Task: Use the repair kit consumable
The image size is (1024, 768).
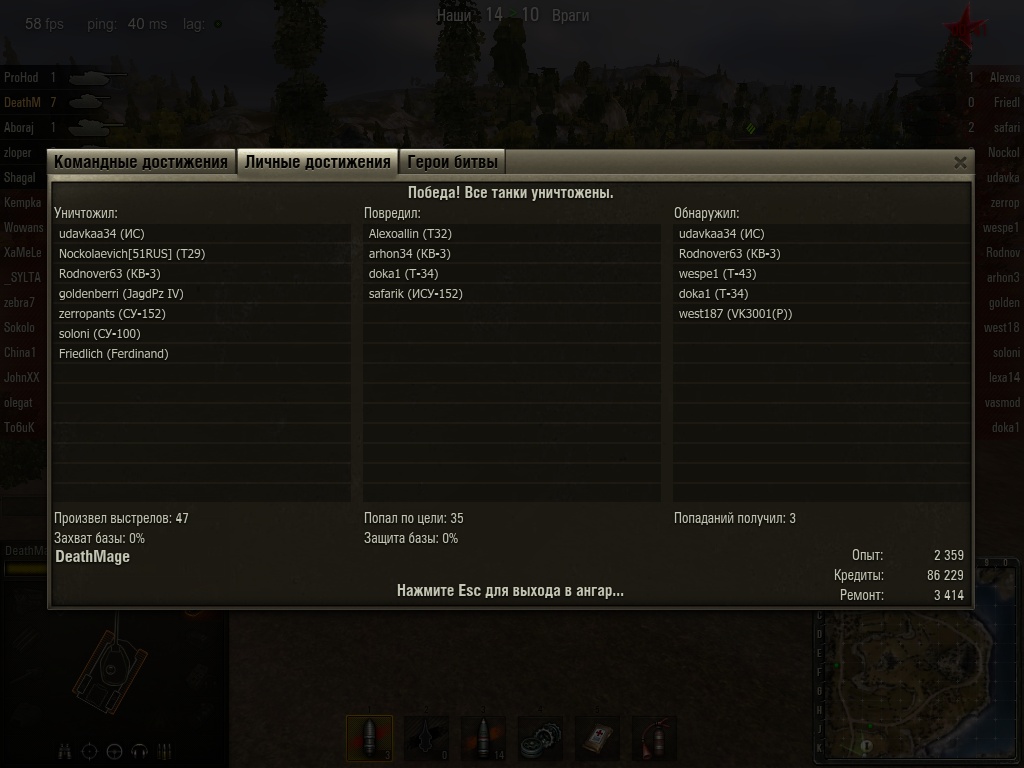Action: click(x=541, y=738)
